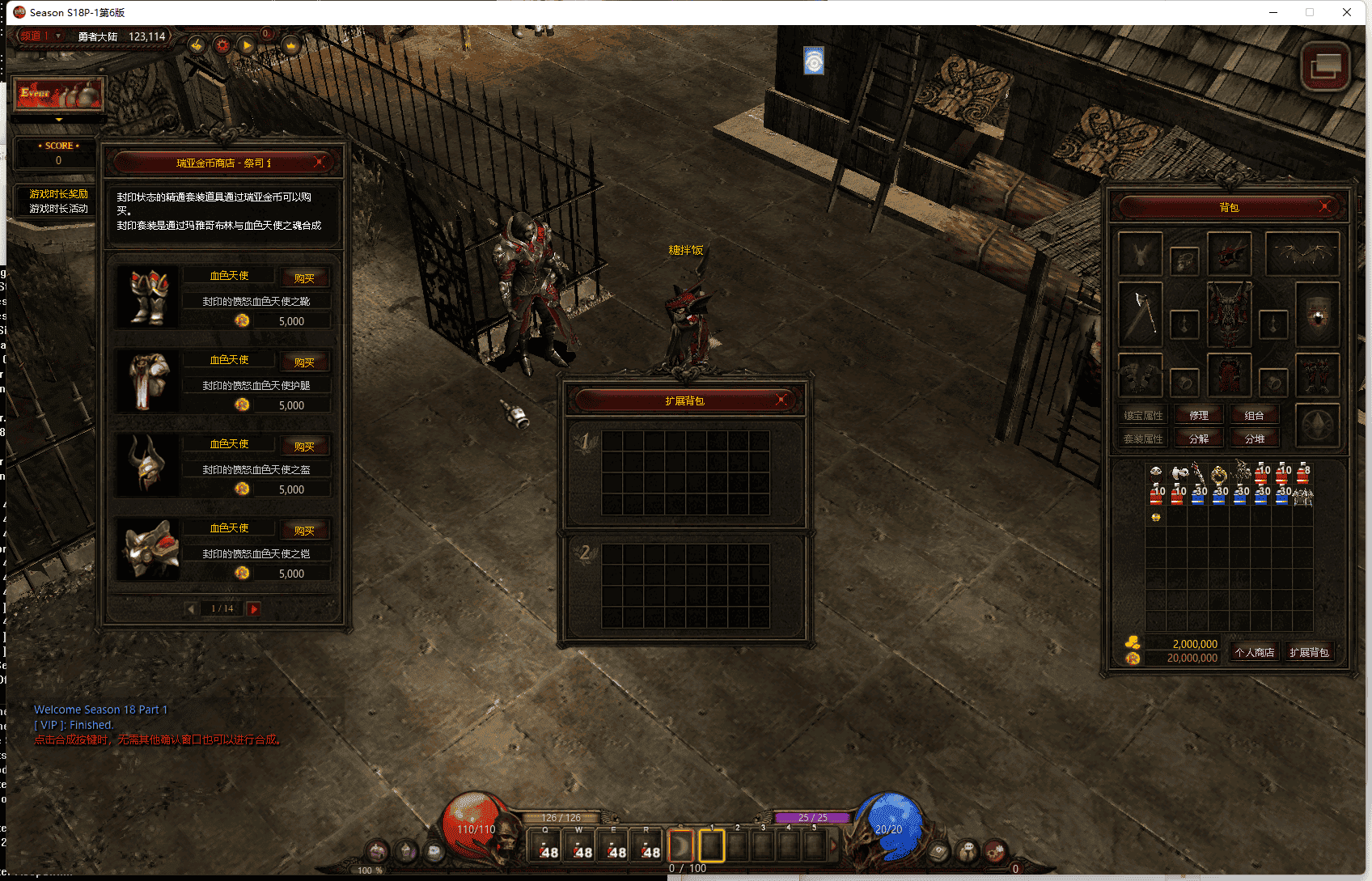
Task: Click the 修理 repair button
Action: click(x=1200, y=415)
